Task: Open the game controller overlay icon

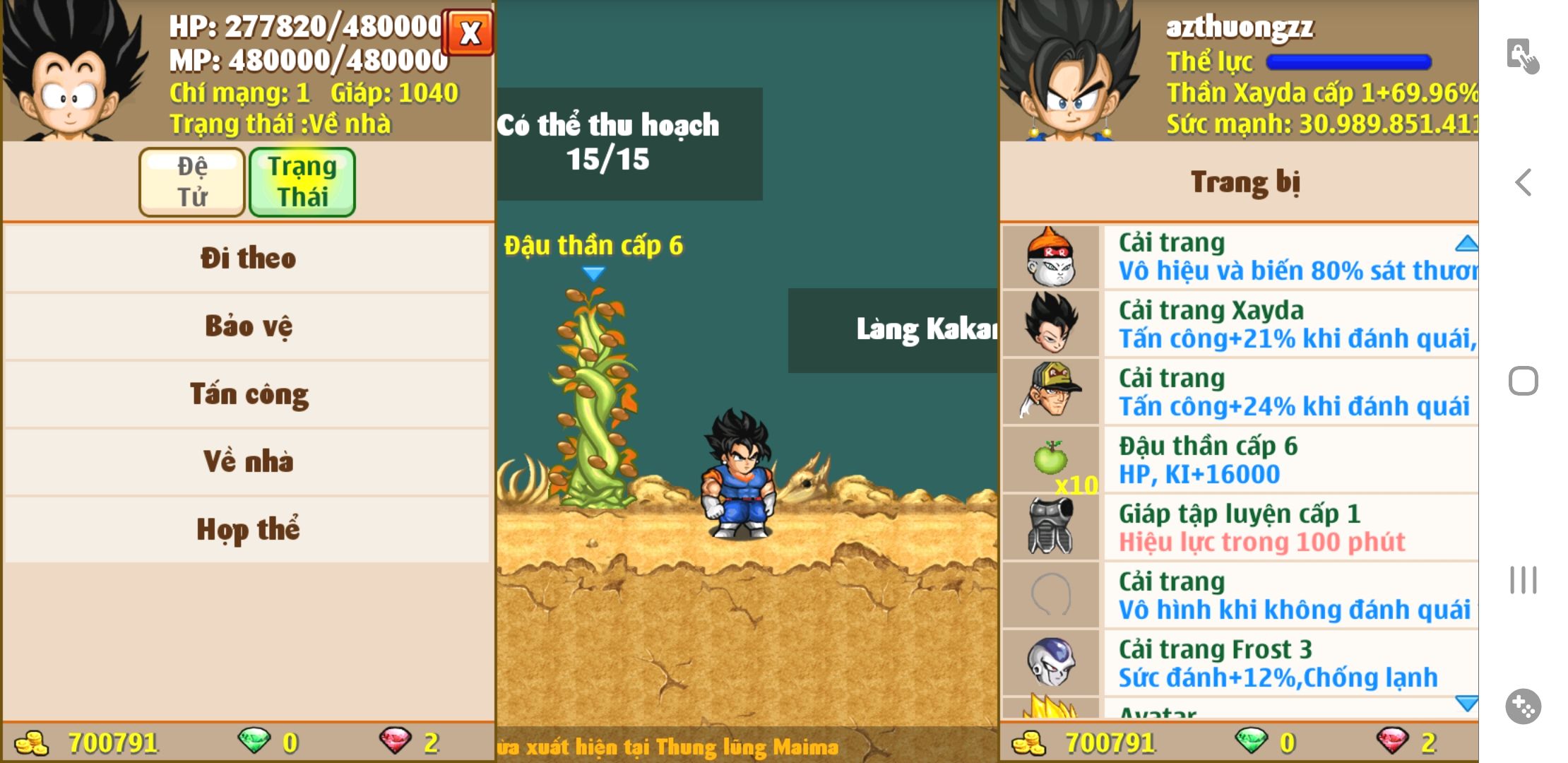Action: pos(1524,706)
